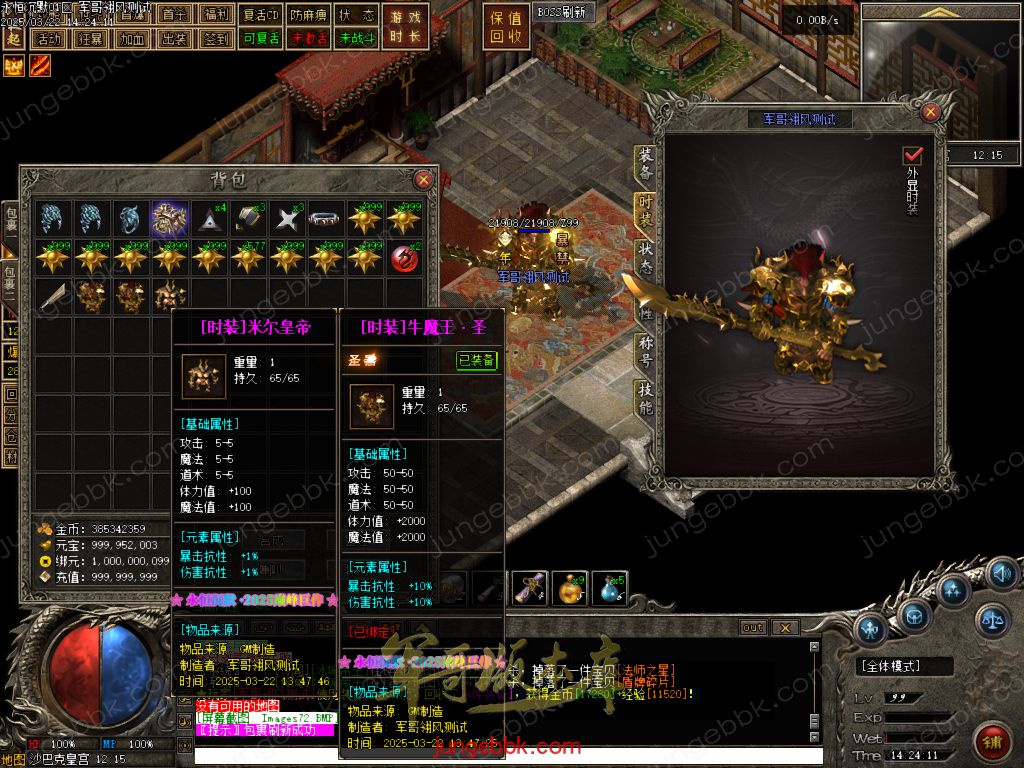Select the 签到 daily sign-in button

215,39
